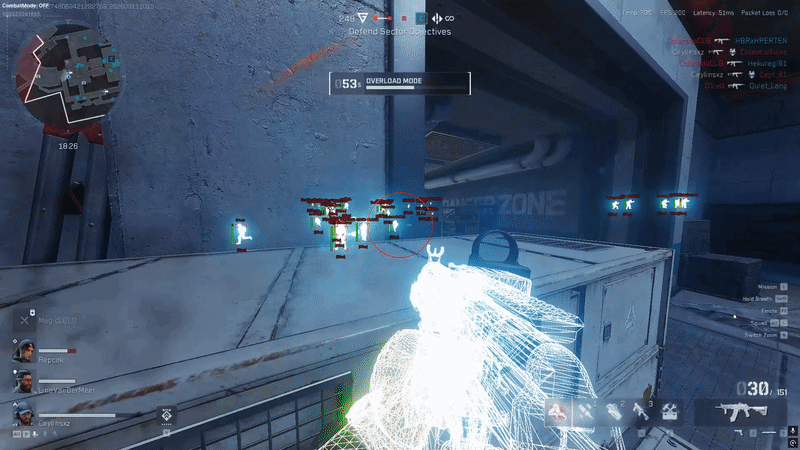Select the highlighted sector objective marker
The height and width of the screenshot is (450, 800).
pos(420,18)
